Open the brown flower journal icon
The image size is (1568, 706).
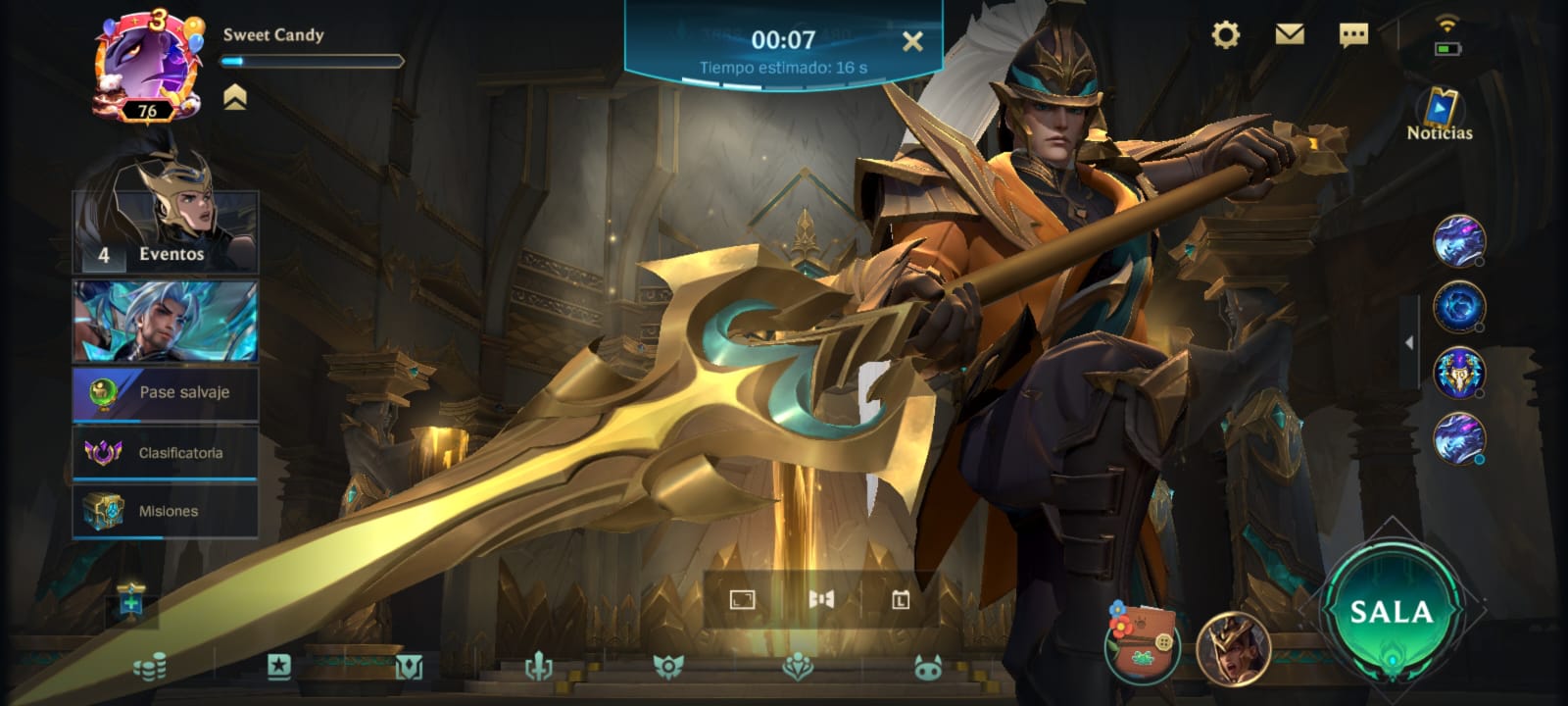[1142, 643]
